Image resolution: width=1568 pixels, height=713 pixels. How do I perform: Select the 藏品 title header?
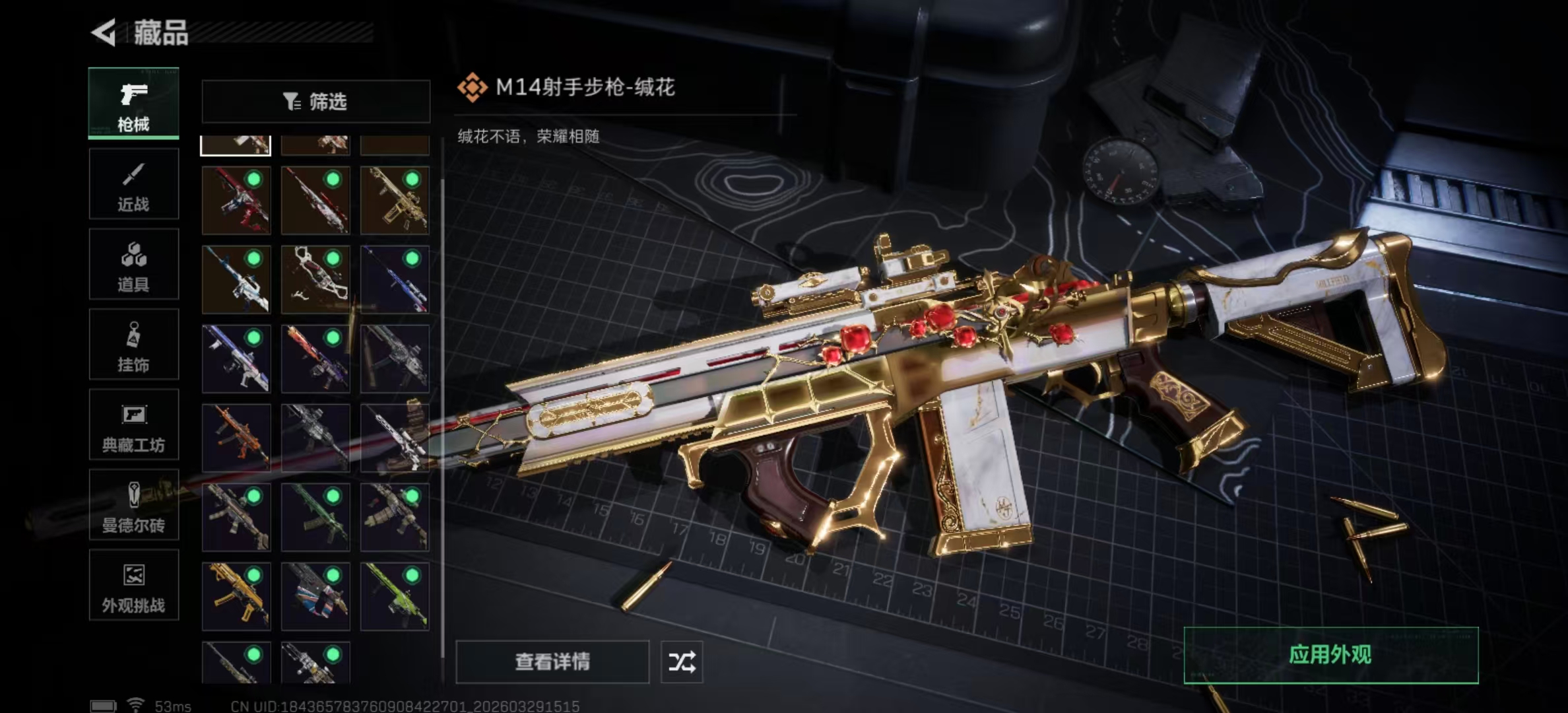(x=161, y=34)
